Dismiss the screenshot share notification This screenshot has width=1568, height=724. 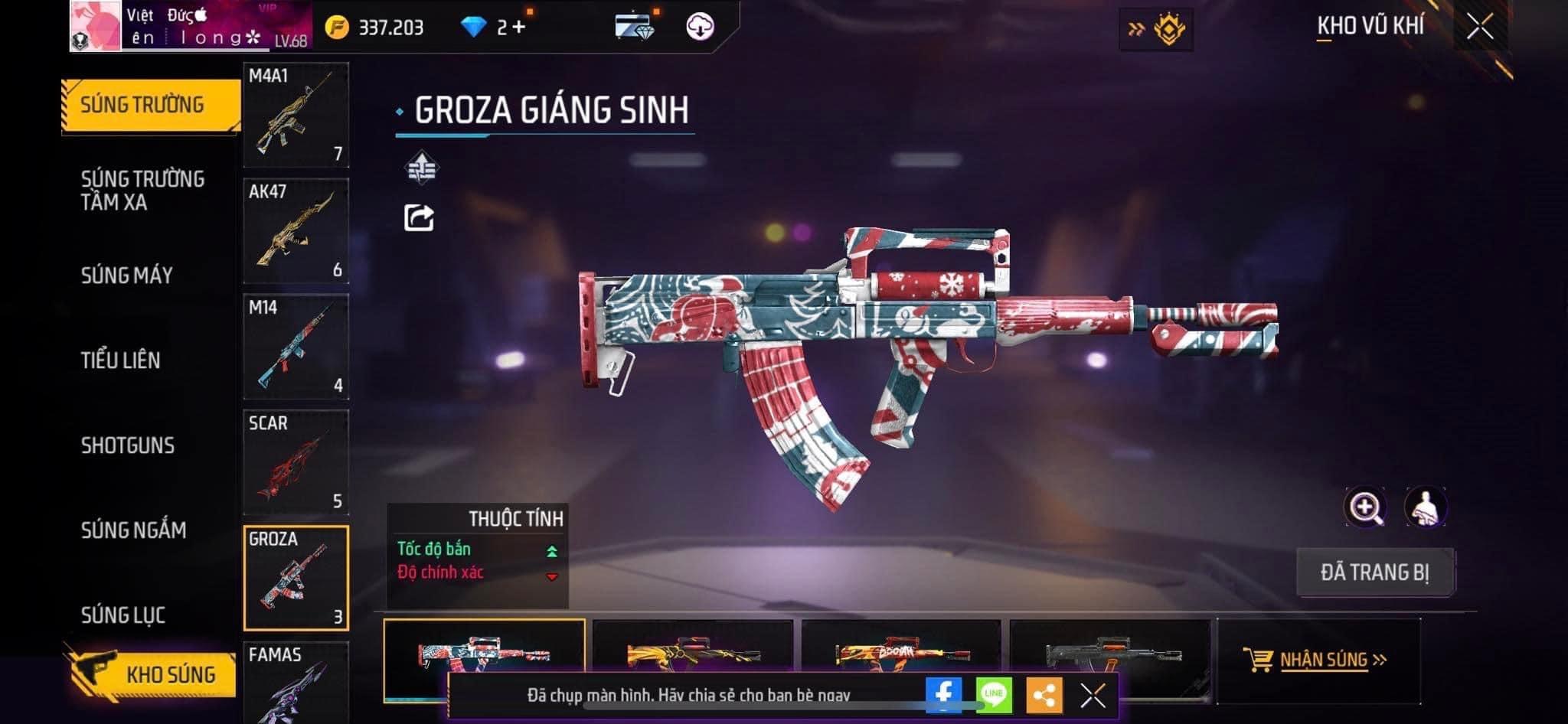1093,696
